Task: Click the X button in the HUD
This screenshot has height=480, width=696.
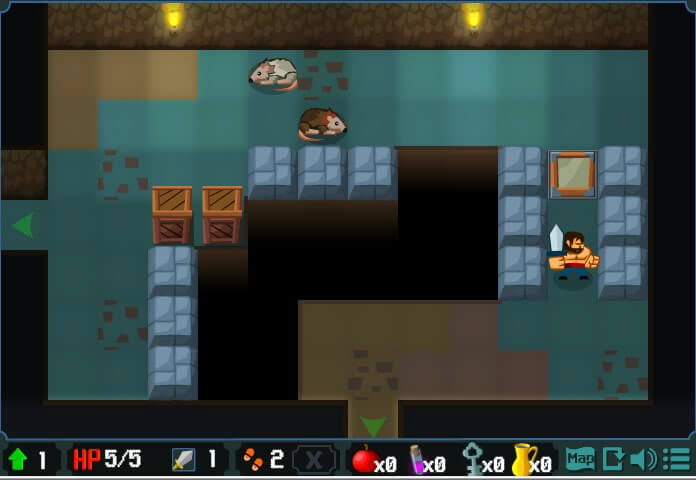Action: point(314,459)
